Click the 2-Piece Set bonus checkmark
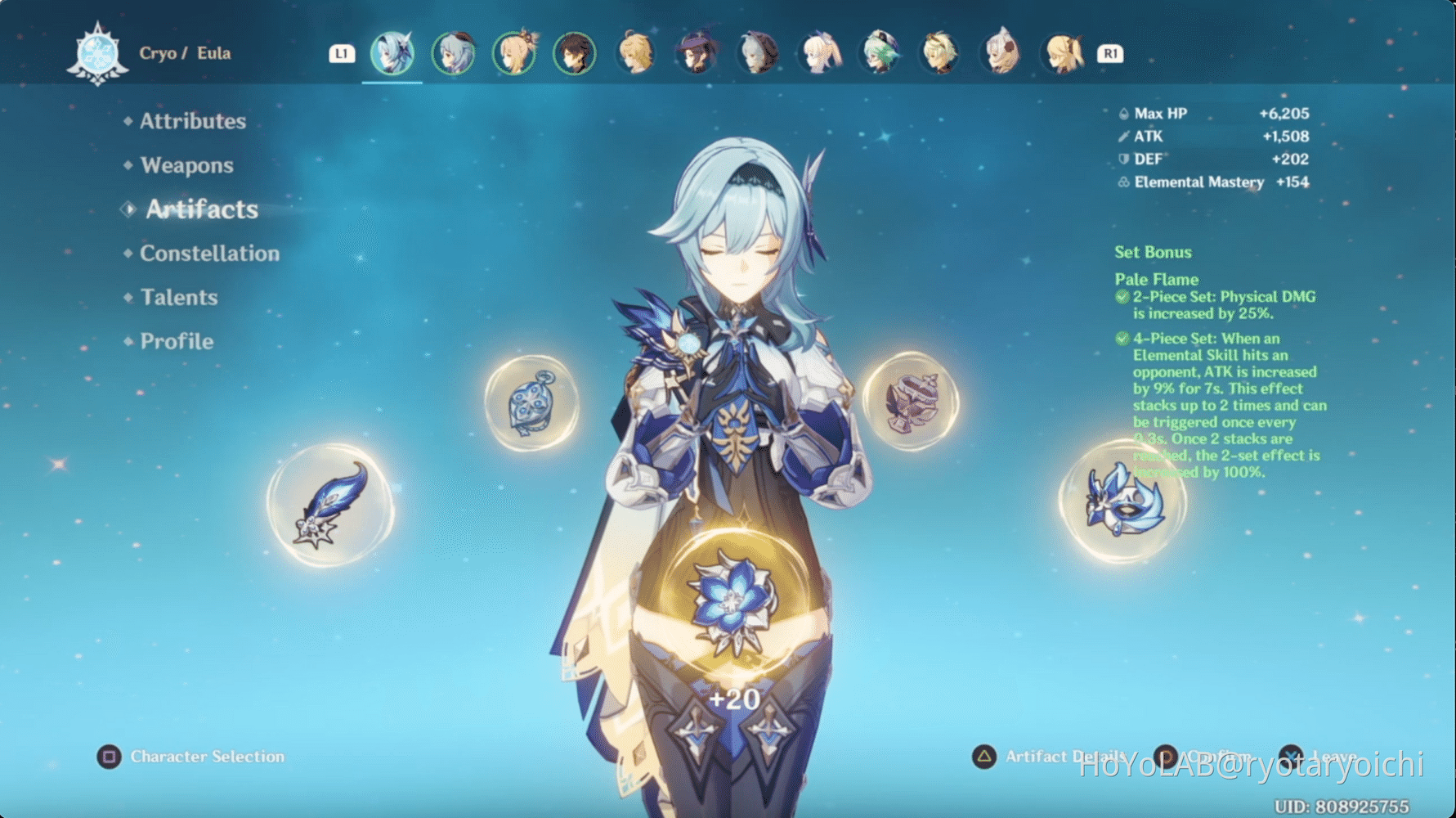1456x818 pixels. (x=1123, y=297)
